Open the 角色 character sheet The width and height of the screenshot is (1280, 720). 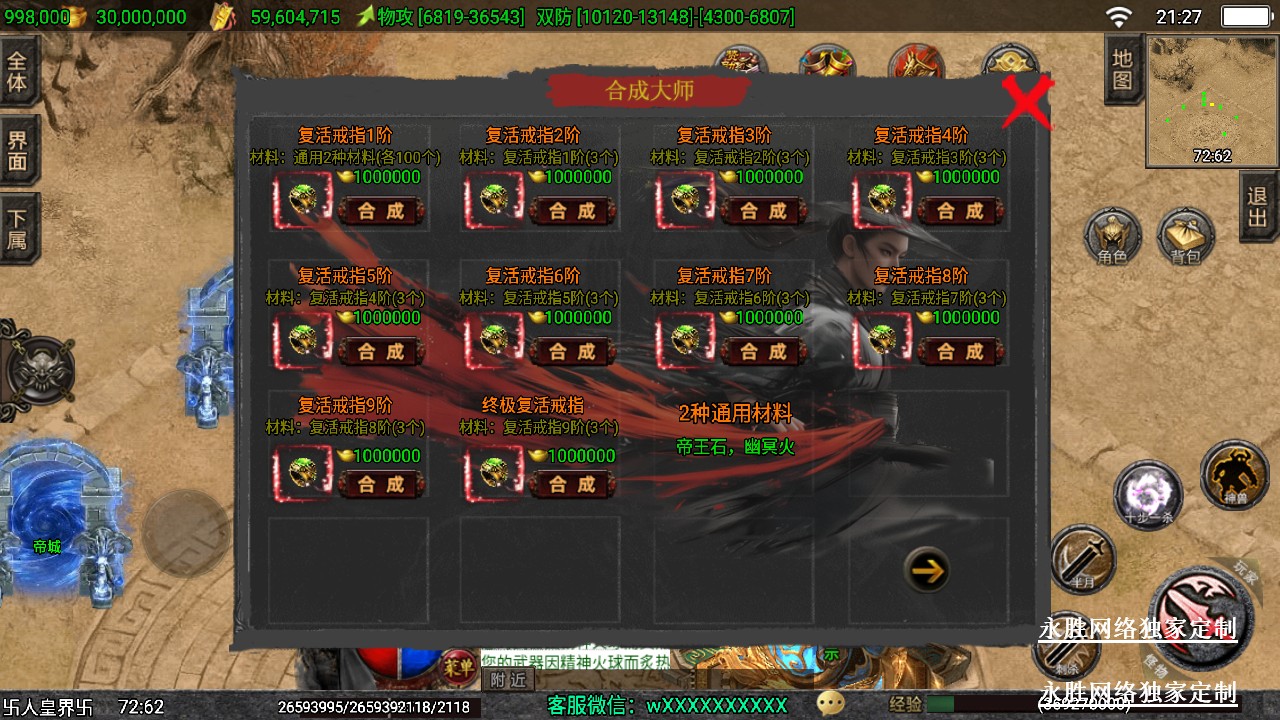click(x=1112, y=240)
